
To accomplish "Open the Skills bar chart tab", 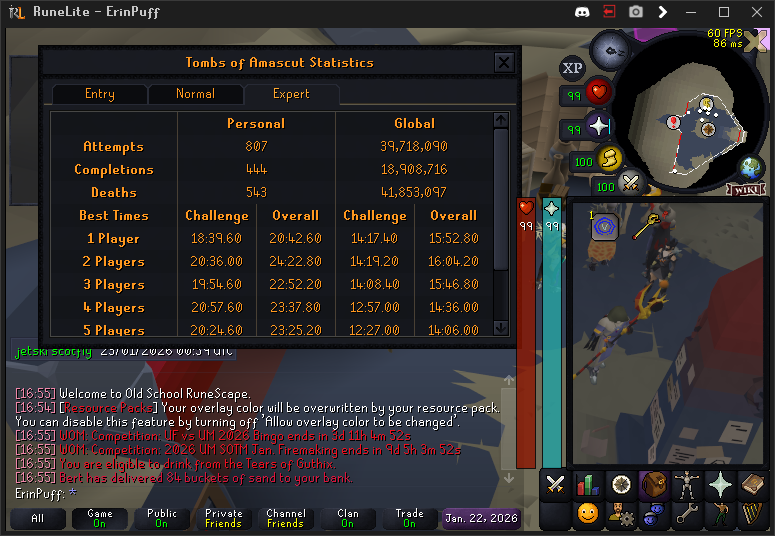I will click(588, 485).
